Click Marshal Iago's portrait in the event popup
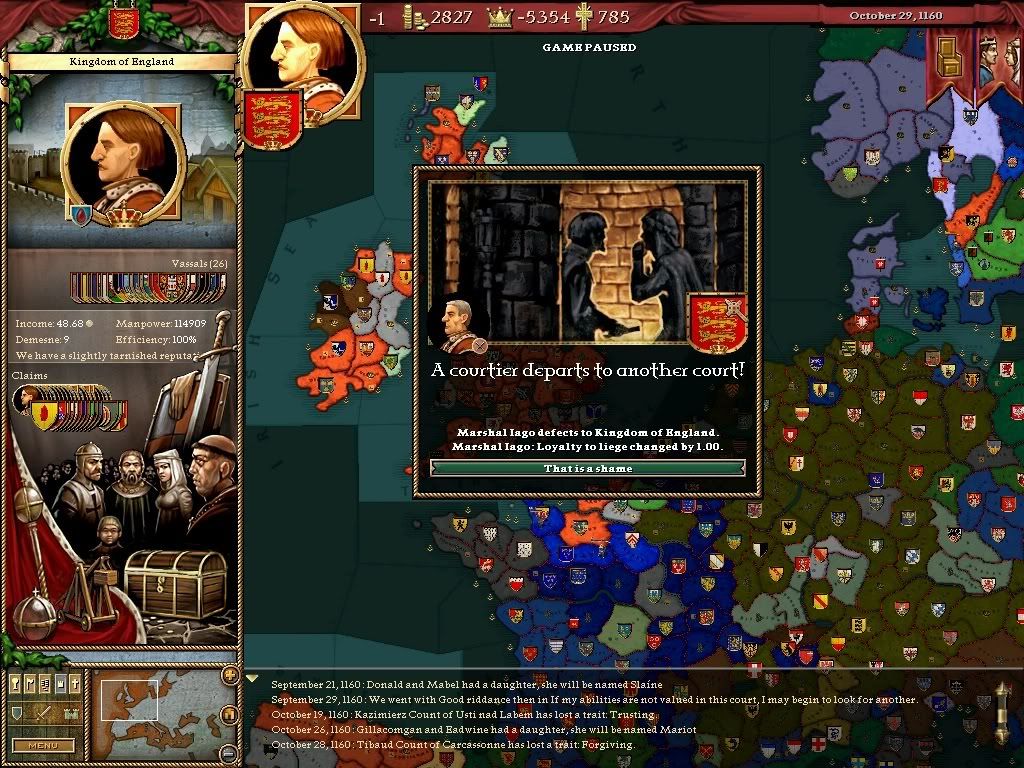The image size is (1024, 768). 456,325
